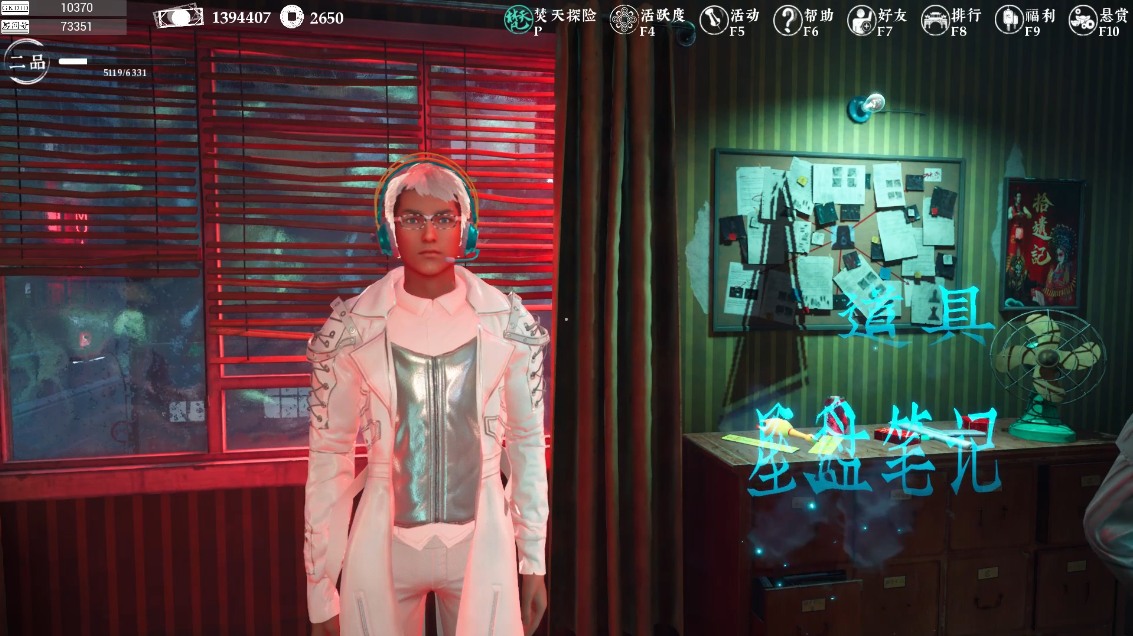Open the 帮助 help question mark
This screenshot has width=1133, height=636.
(x=788, y=19)
